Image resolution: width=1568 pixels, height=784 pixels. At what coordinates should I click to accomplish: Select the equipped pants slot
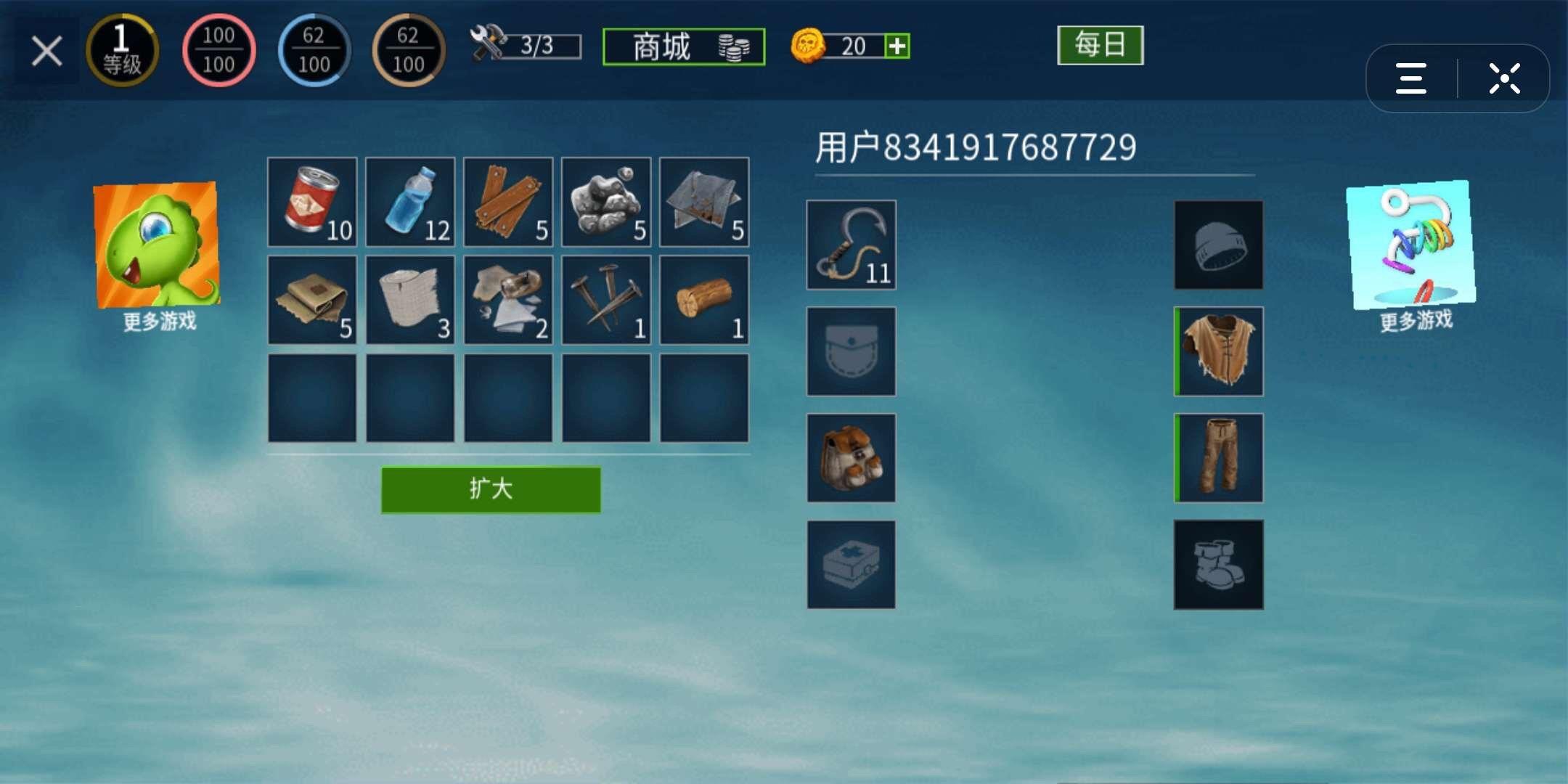point(1218,458)
